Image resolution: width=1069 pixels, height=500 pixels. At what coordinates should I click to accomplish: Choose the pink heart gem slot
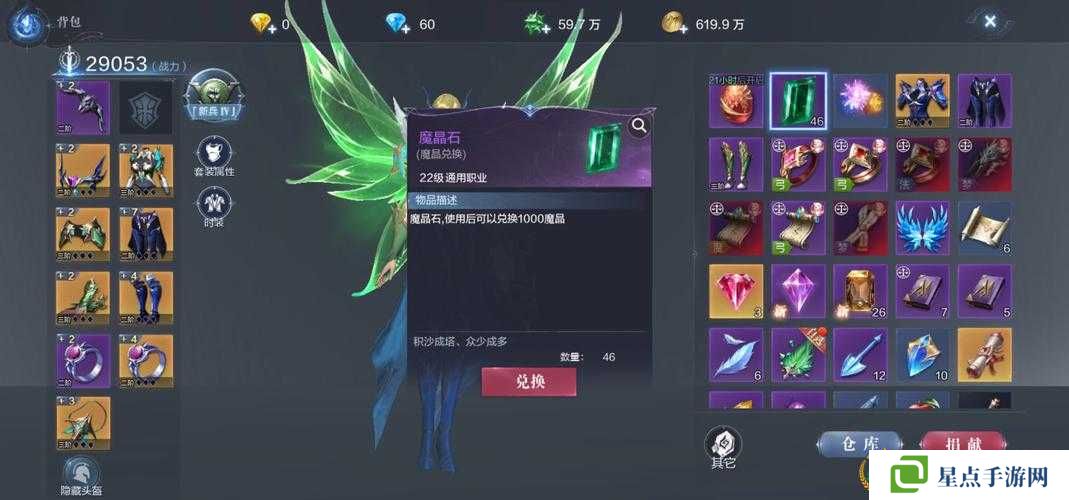click(x=736, y=291)
